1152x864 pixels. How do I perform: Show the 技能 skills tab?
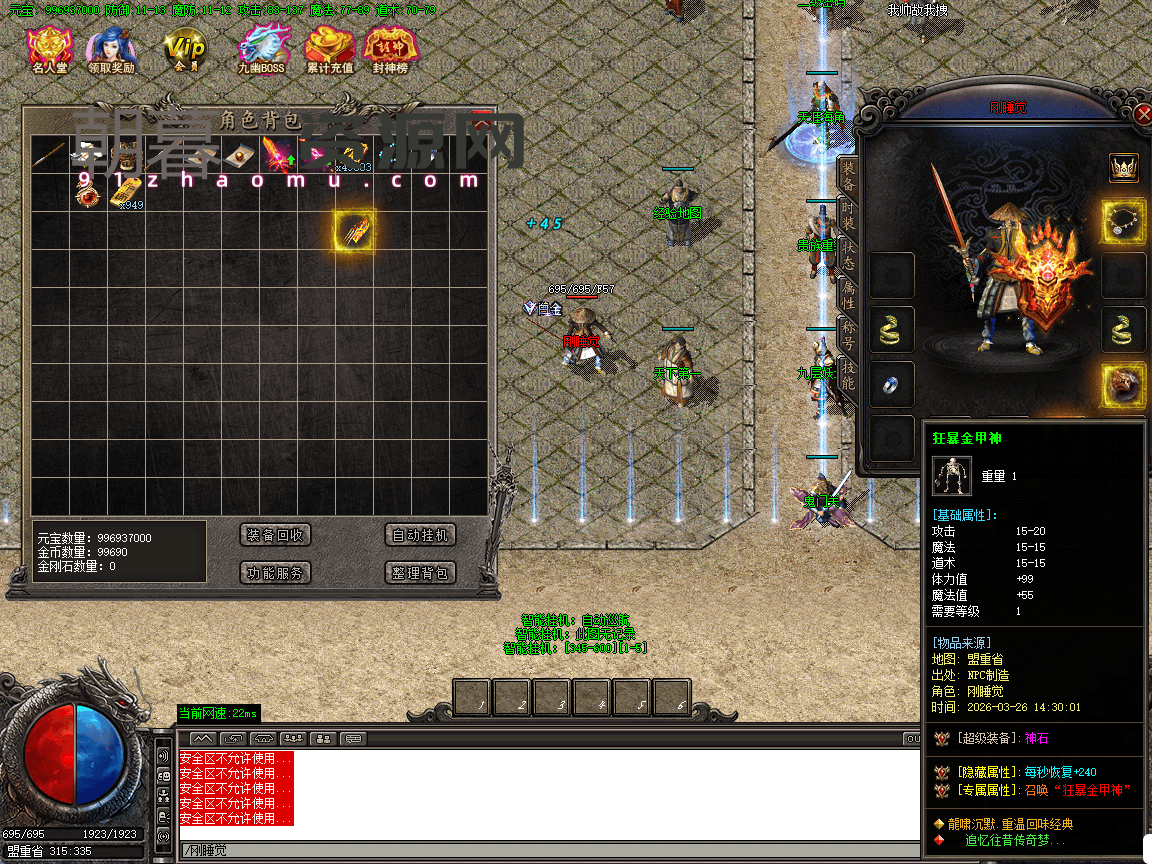click(847, 372)
